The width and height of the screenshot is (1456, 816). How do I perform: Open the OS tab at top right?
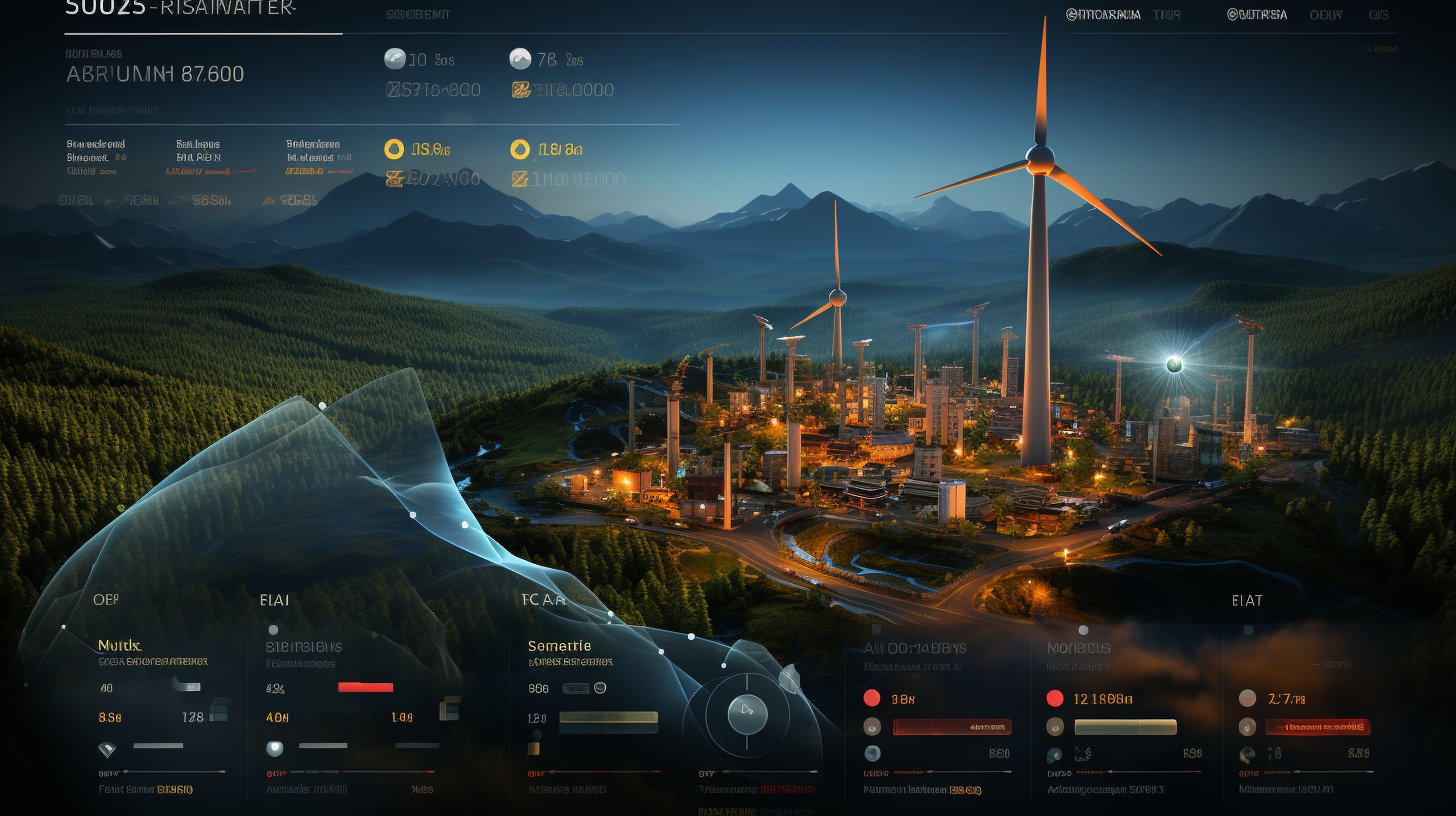pyautogui.click(x=1379, y=15)
